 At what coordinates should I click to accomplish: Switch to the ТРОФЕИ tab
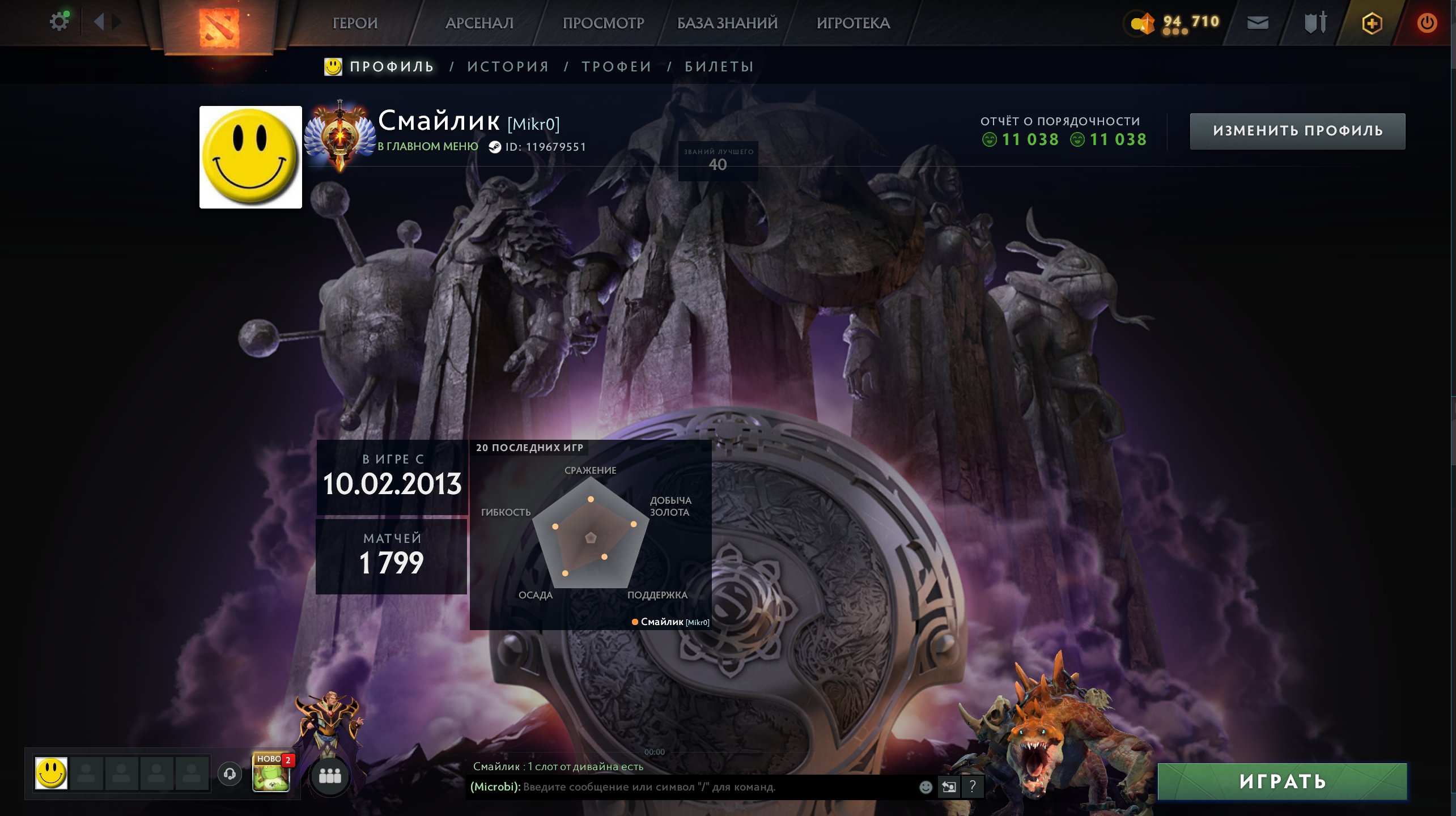tap(615, 66)
